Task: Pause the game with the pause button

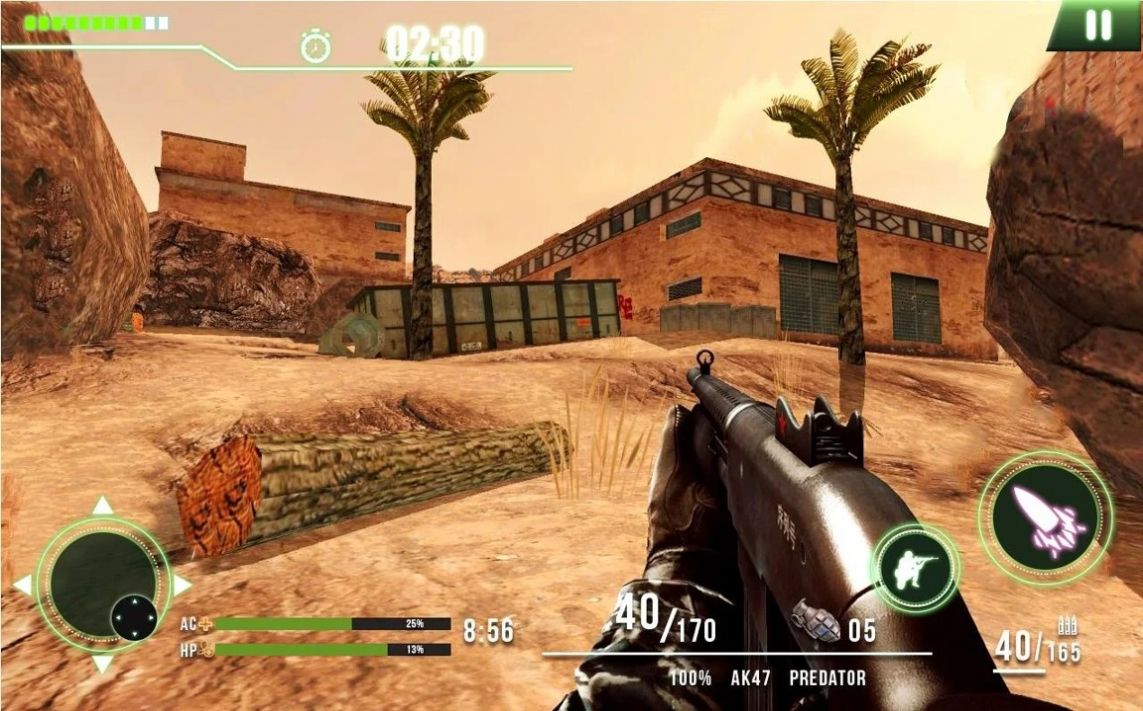Action: [1098, 25]
